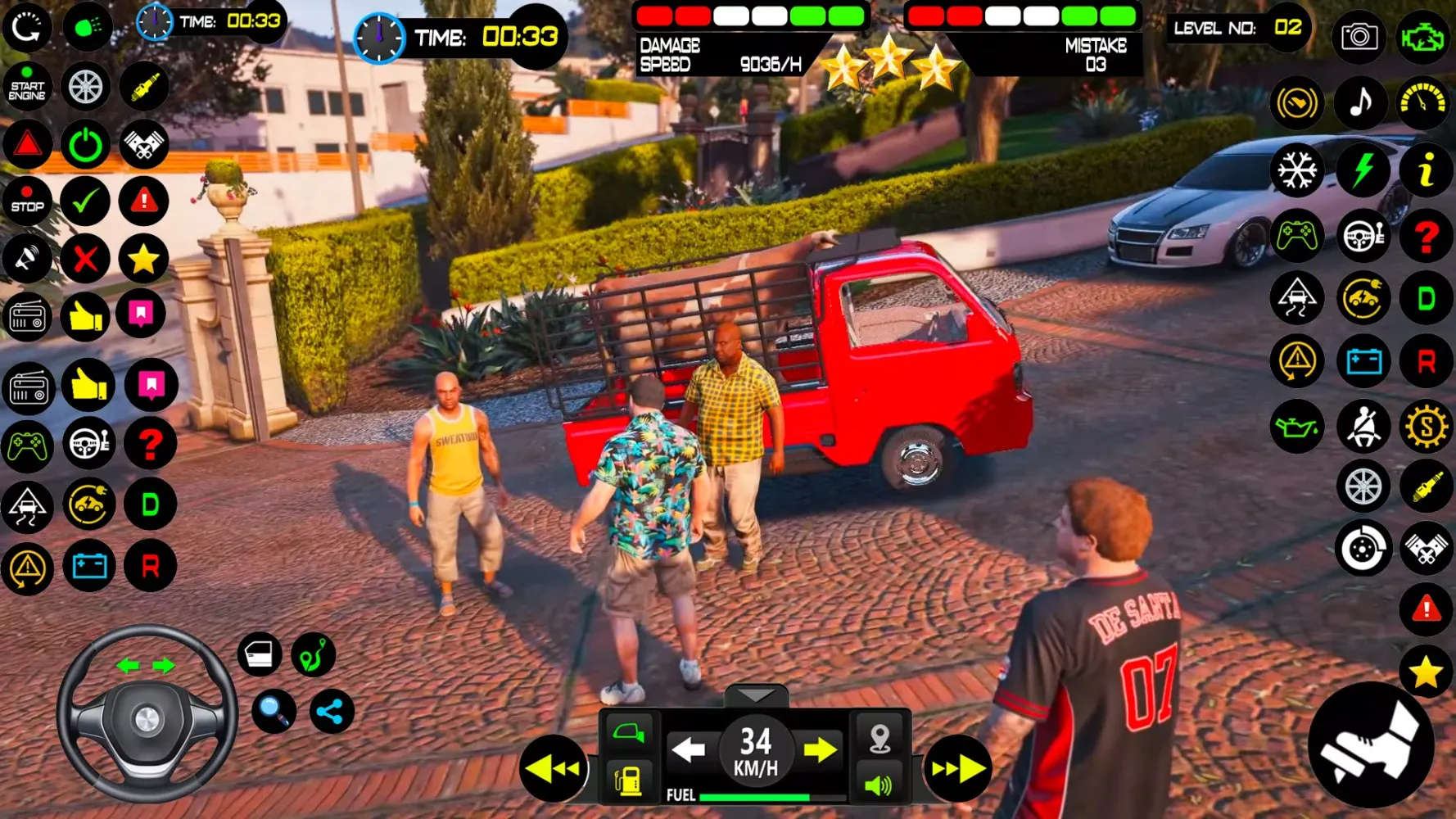The height and width of the screenshot is (819, 1456).
Task: Open the magnifying glass search icon
Action: [x=274, y=711]
